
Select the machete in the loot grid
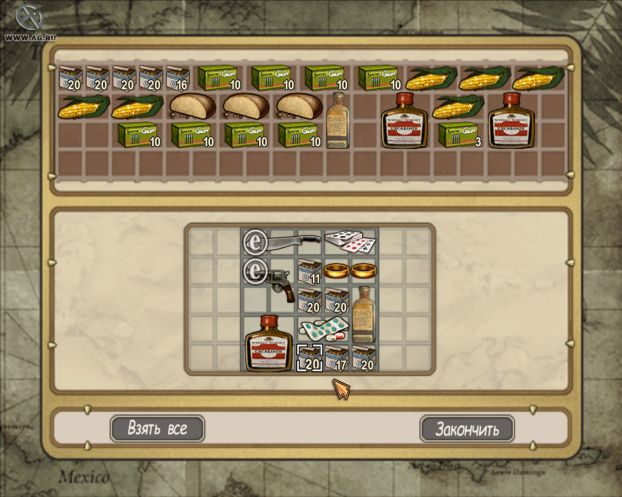(295, 242)
